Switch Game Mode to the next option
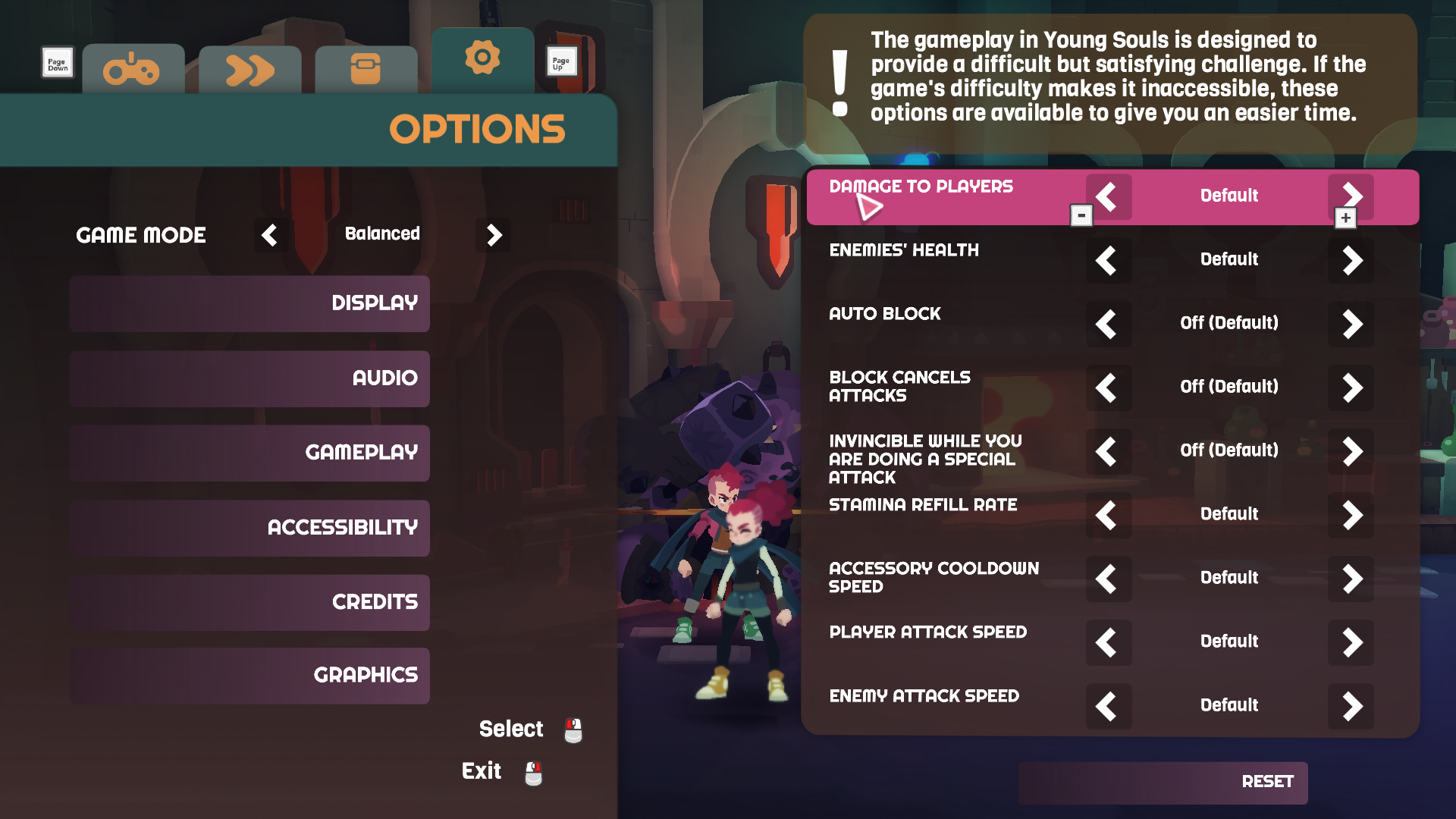The image size is (1456, 819). (x=494, y=235)
